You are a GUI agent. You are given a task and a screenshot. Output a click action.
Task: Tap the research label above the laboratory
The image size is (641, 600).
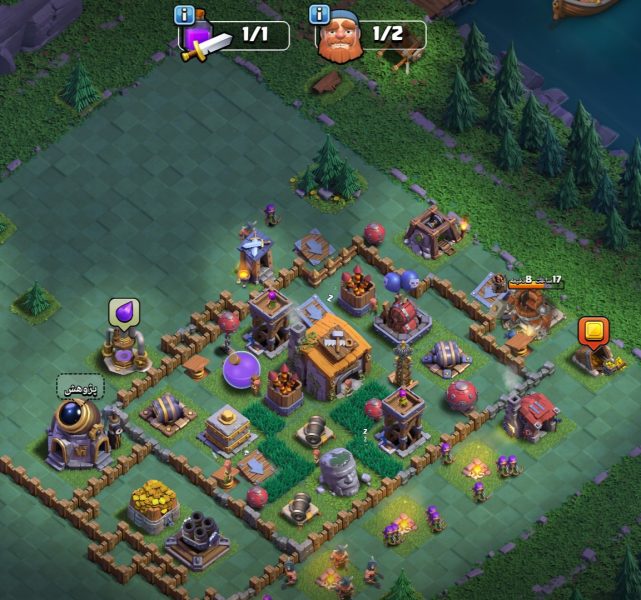73,385
